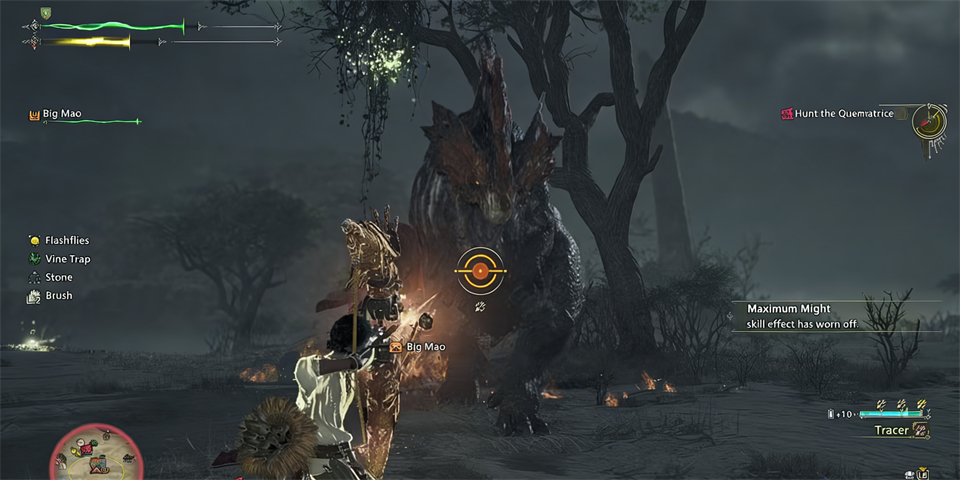Image resolution: width=960 pixels, height=480 pixels.
Task: Open the circular minimap
Action: pyautogui.click(x=97, y=455)
